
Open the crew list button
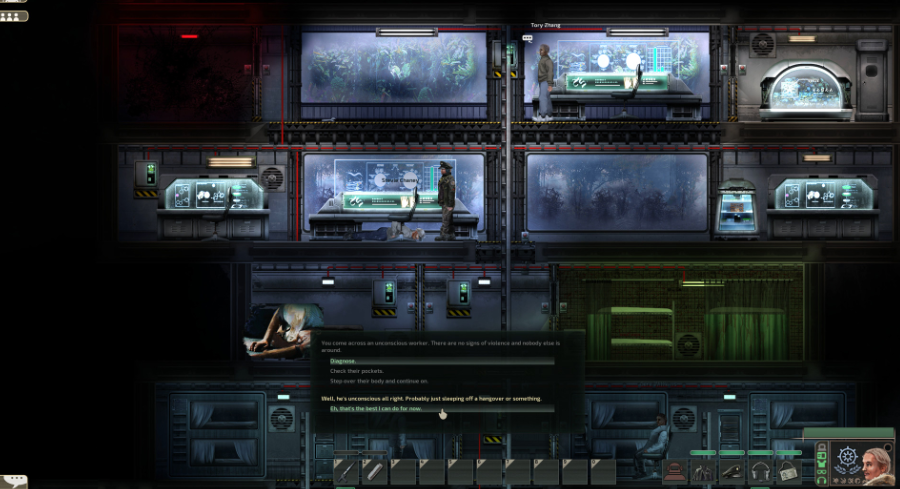[15, 16]
